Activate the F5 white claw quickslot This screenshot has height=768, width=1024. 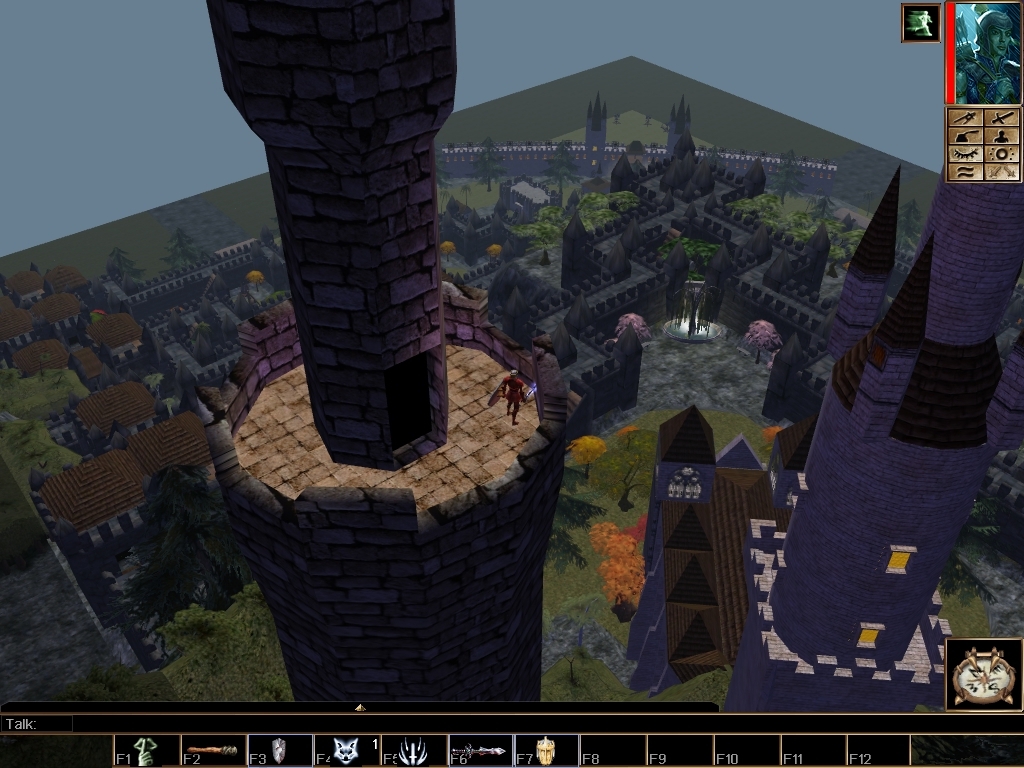(x=412, y=751)
